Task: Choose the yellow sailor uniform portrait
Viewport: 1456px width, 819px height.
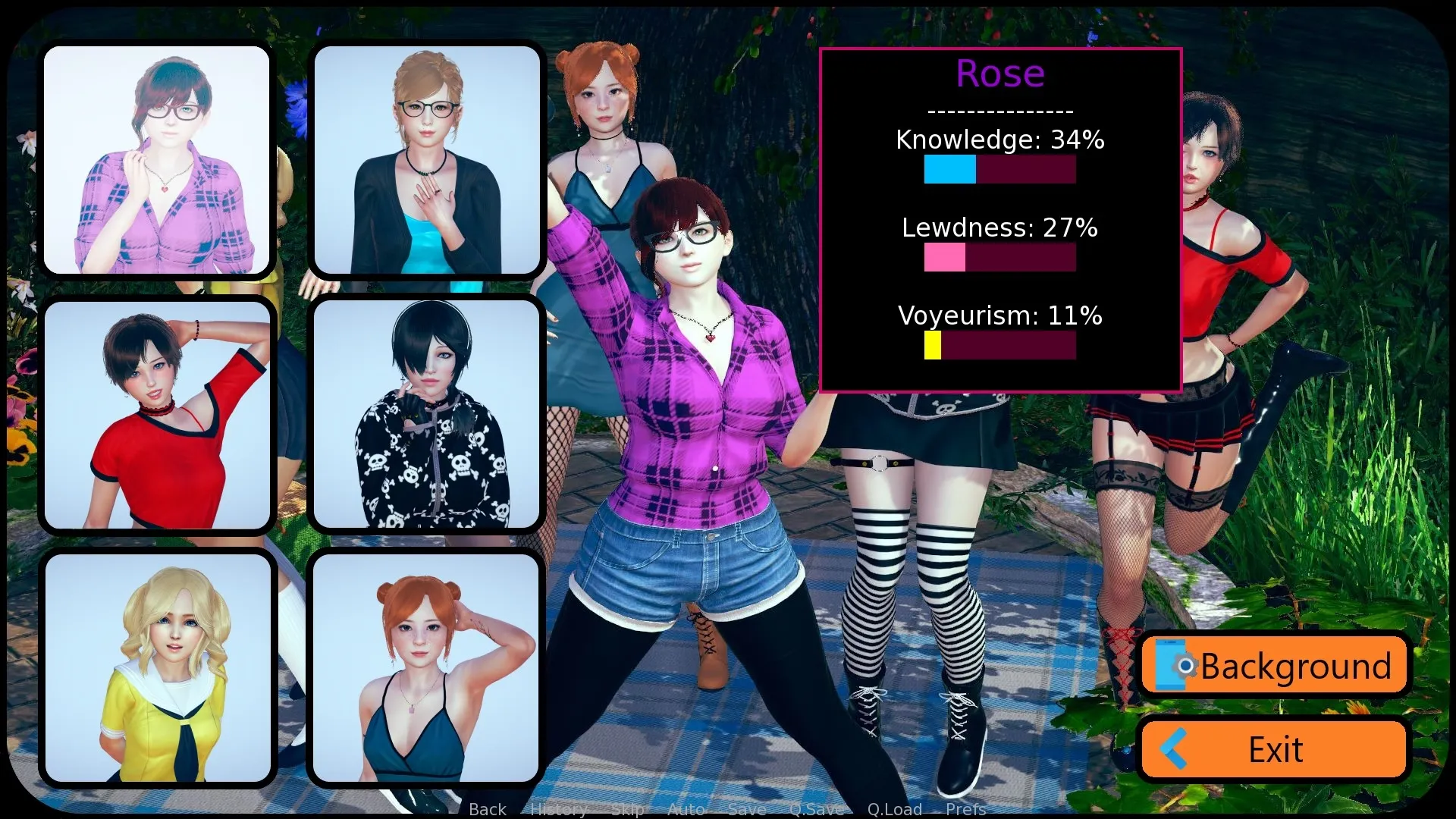Action: 157,668
